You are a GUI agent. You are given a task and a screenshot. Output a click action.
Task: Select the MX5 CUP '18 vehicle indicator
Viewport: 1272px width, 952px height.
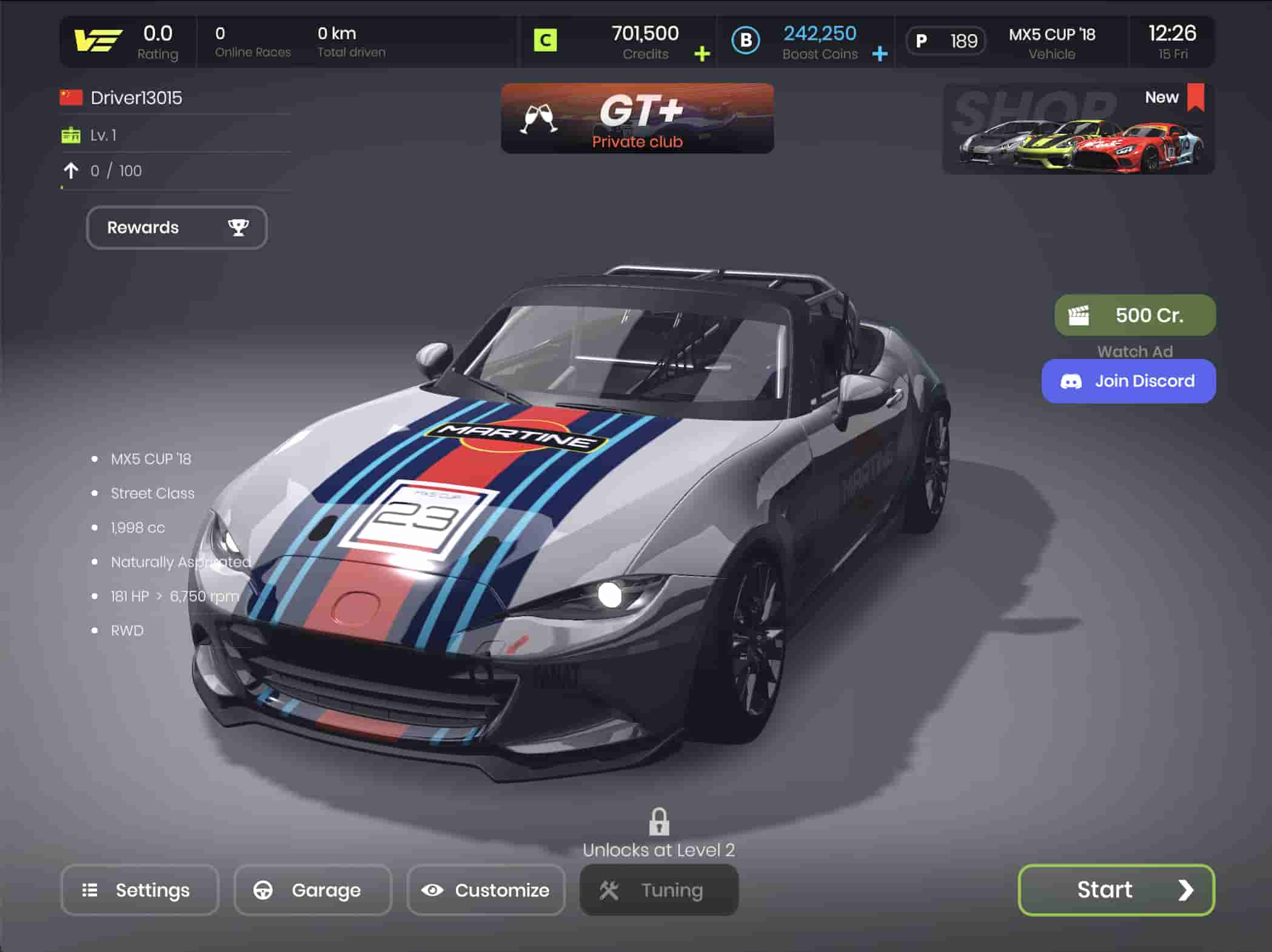tap(1052, 42)
